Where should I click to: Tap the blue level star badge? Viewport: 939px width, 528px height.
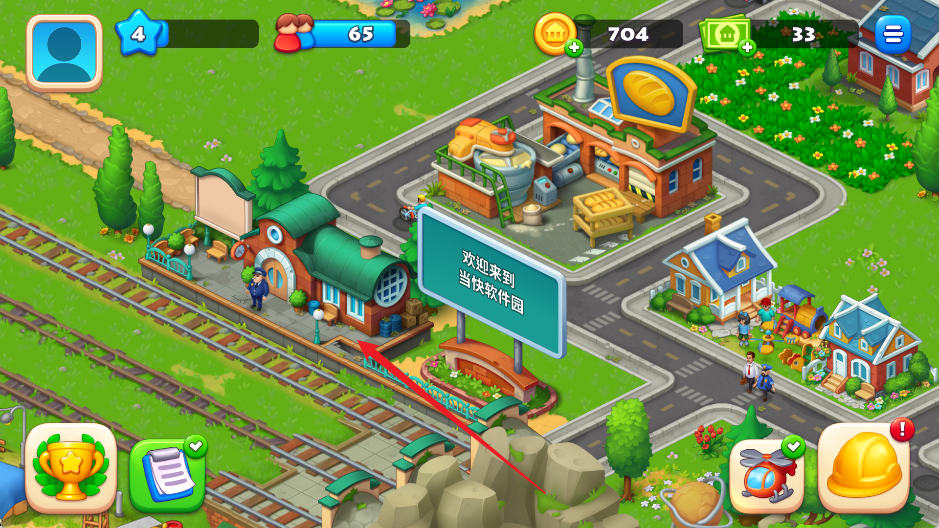tap(138, 35)
